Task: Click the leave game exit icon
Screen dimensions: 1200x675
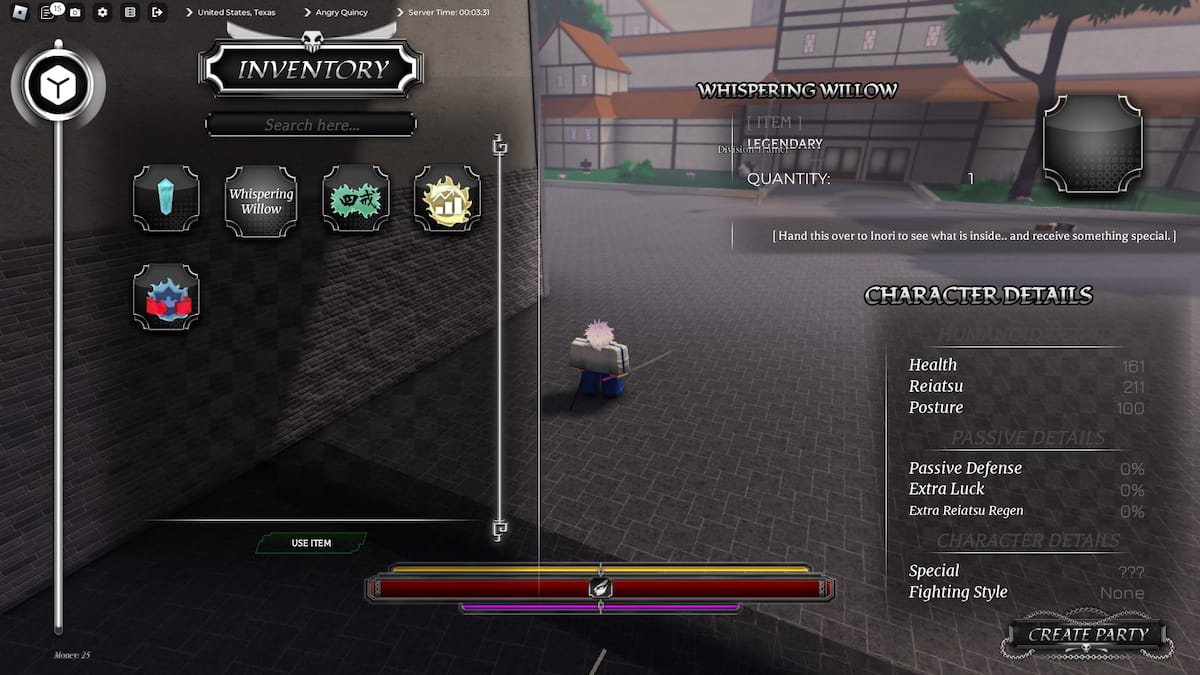Action: [x=157, y=12]
